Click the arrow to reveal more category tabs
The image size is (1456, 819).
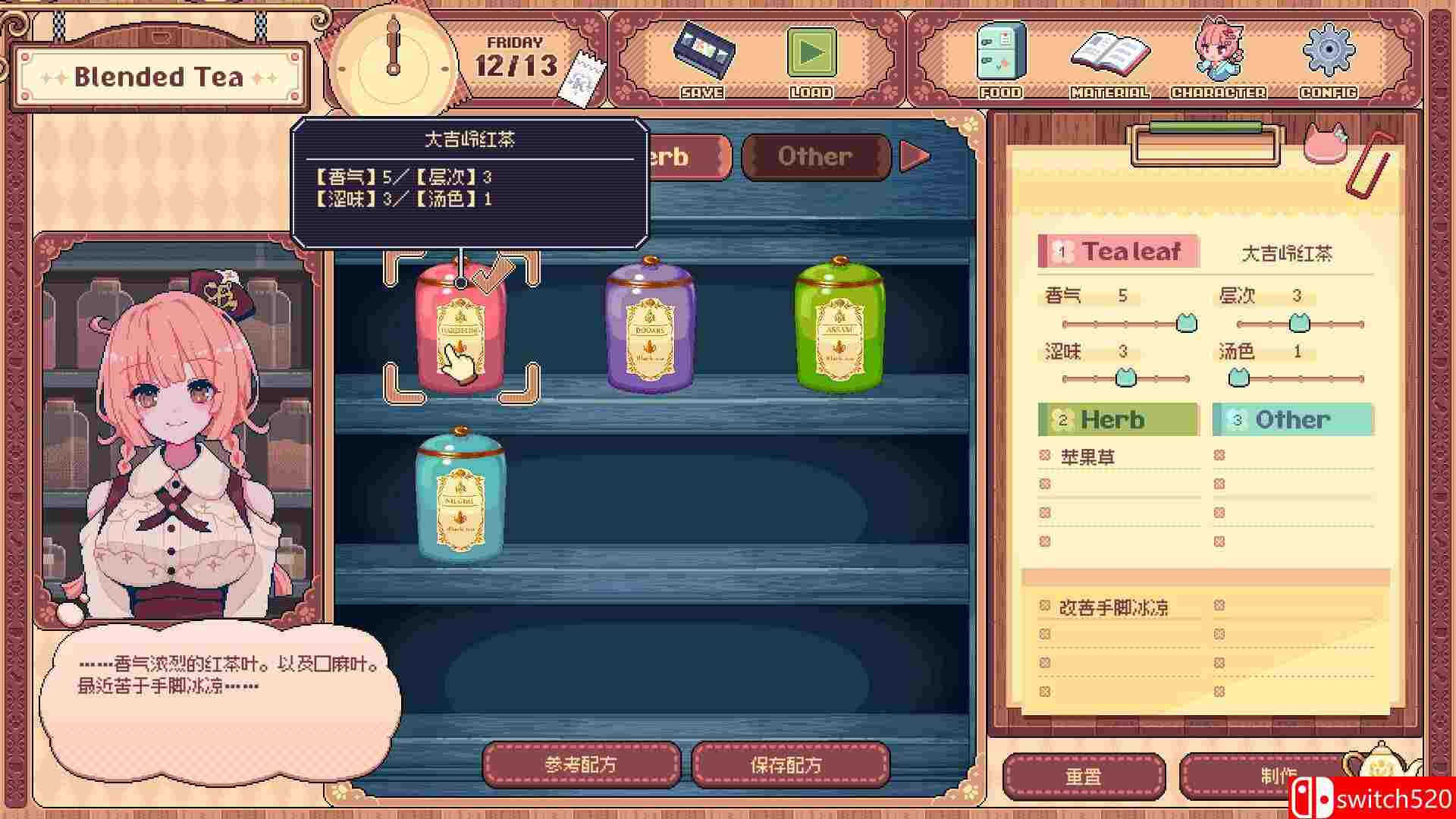click(917, 156)
